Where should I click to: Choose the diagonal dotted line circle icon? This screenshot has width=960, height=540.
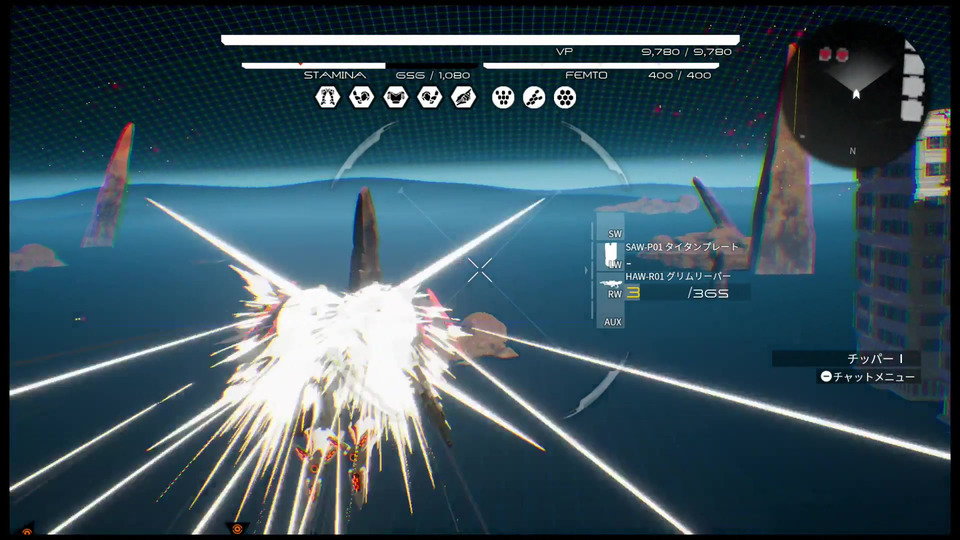534,97
